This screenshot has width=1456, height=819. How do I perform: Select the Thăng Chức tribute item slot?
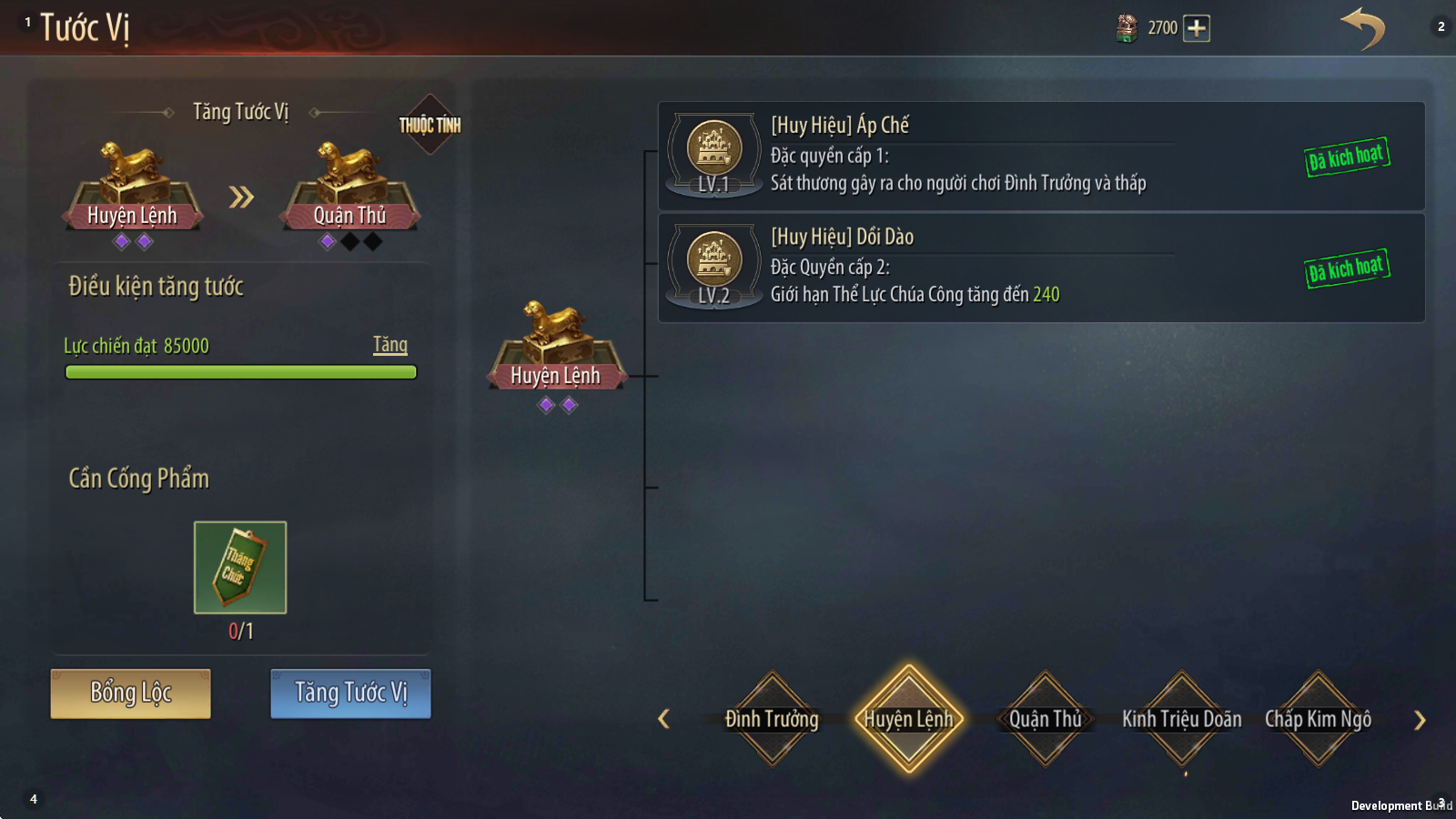tap(240, 567)
